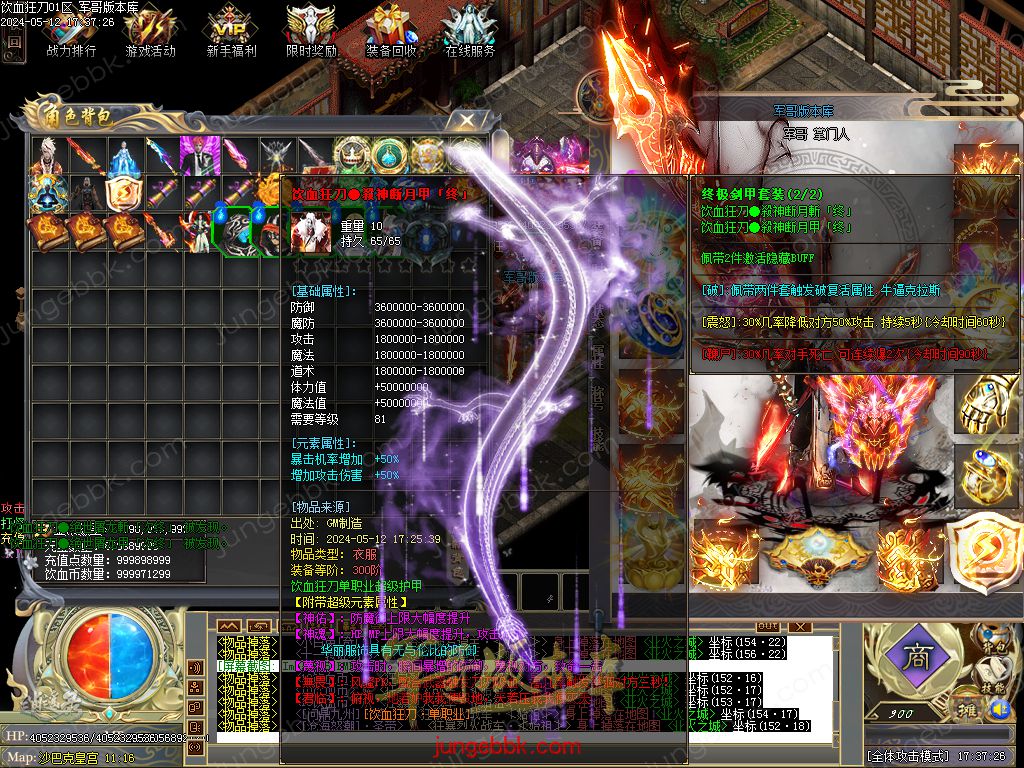Select the white-haired character item in bag
Viewport: 1024px width, 768px height.
tap(49, 156)
